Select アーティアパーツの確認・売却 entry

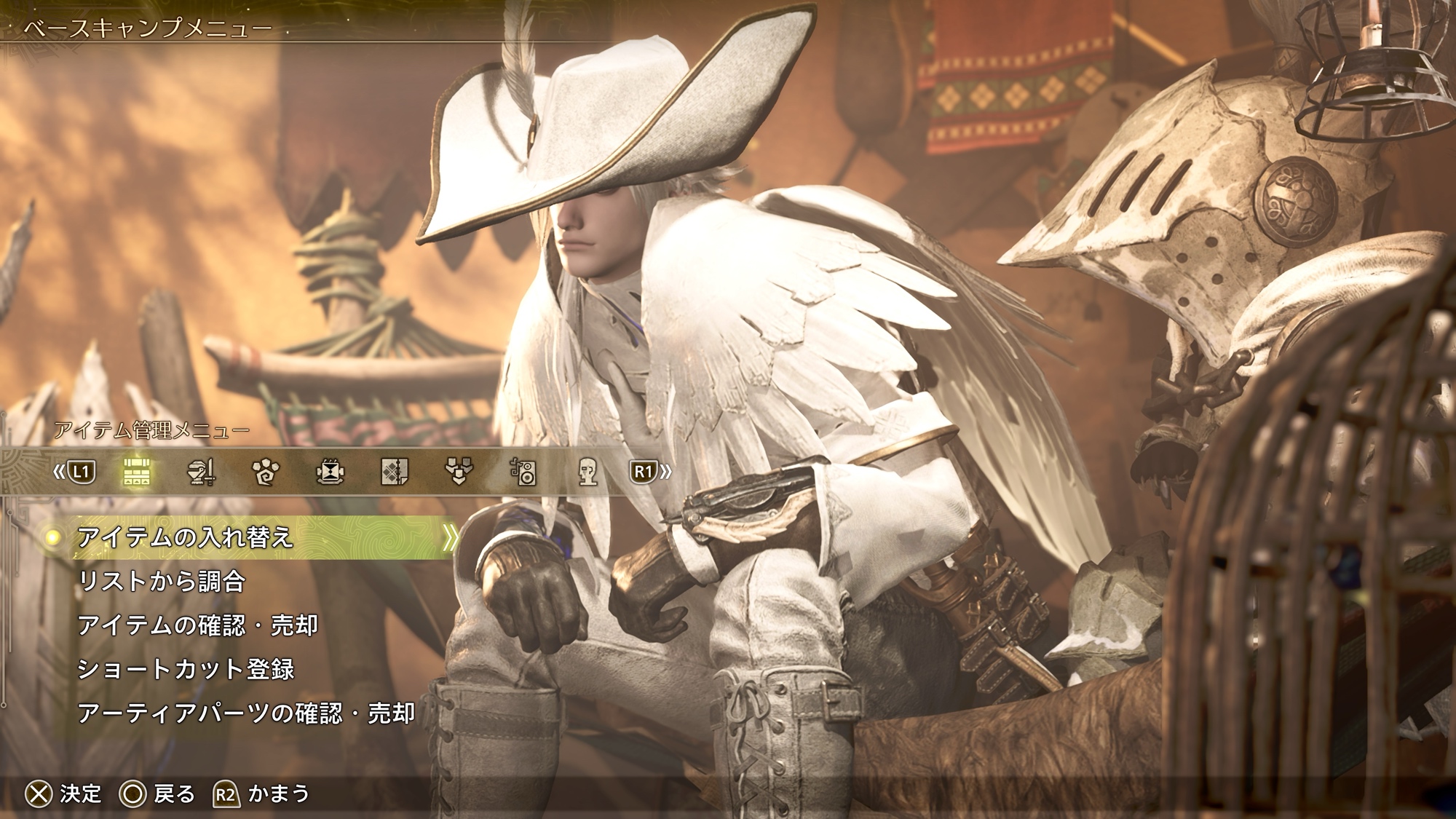pyautogui.click(x=246, y=713)
